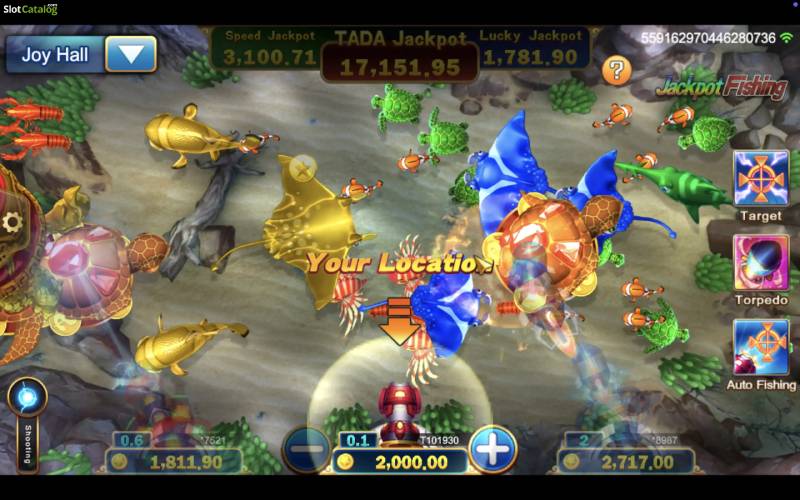This screenshot has height=500, width=800.
Task: Open the question mark help button
Action: [x=617, y=70]
